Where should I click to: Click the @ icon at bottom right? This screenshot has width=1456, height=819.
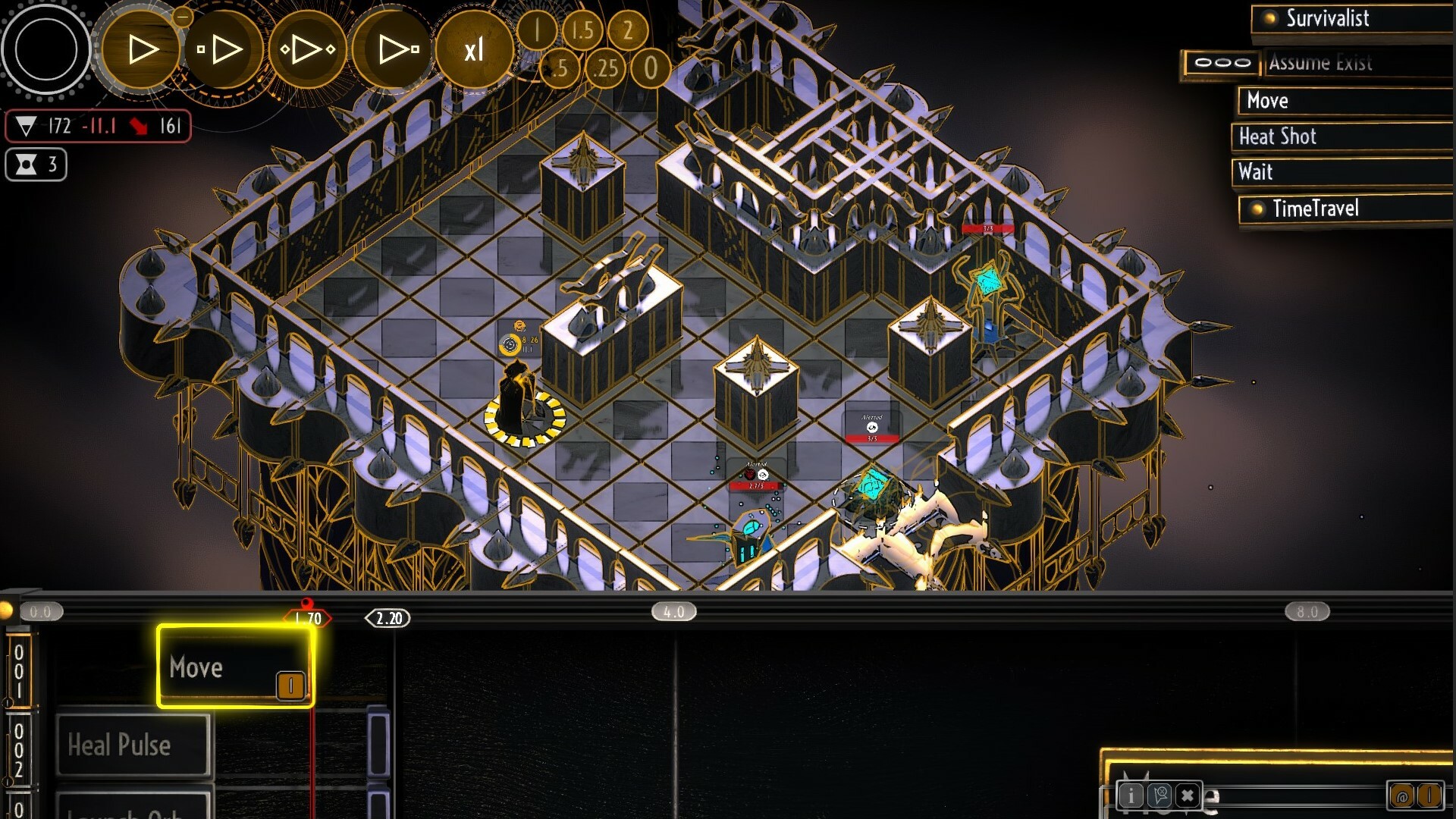tap(1401, 795)
